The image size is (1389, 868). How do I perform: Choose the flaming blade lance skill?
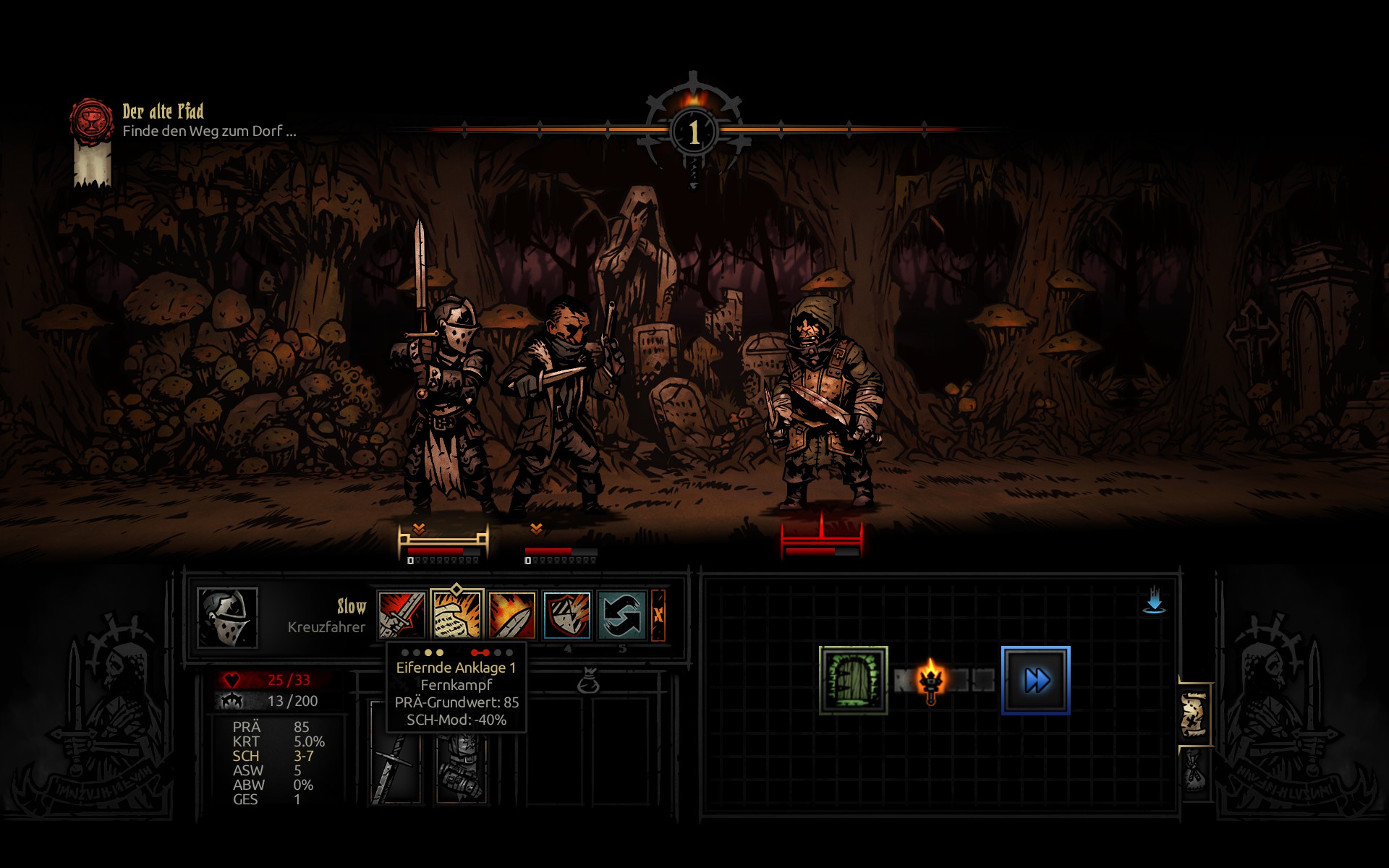tap(511, 615)
